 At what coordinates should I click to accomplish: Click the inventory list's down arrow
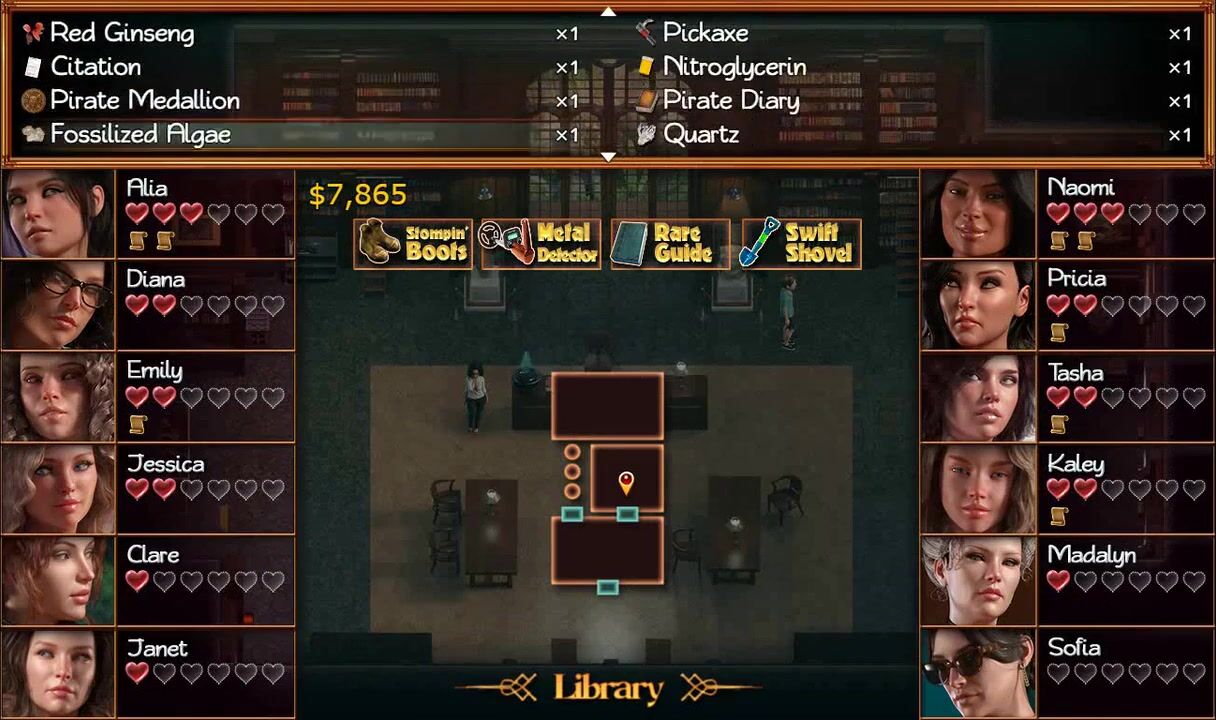coord(608,157)
